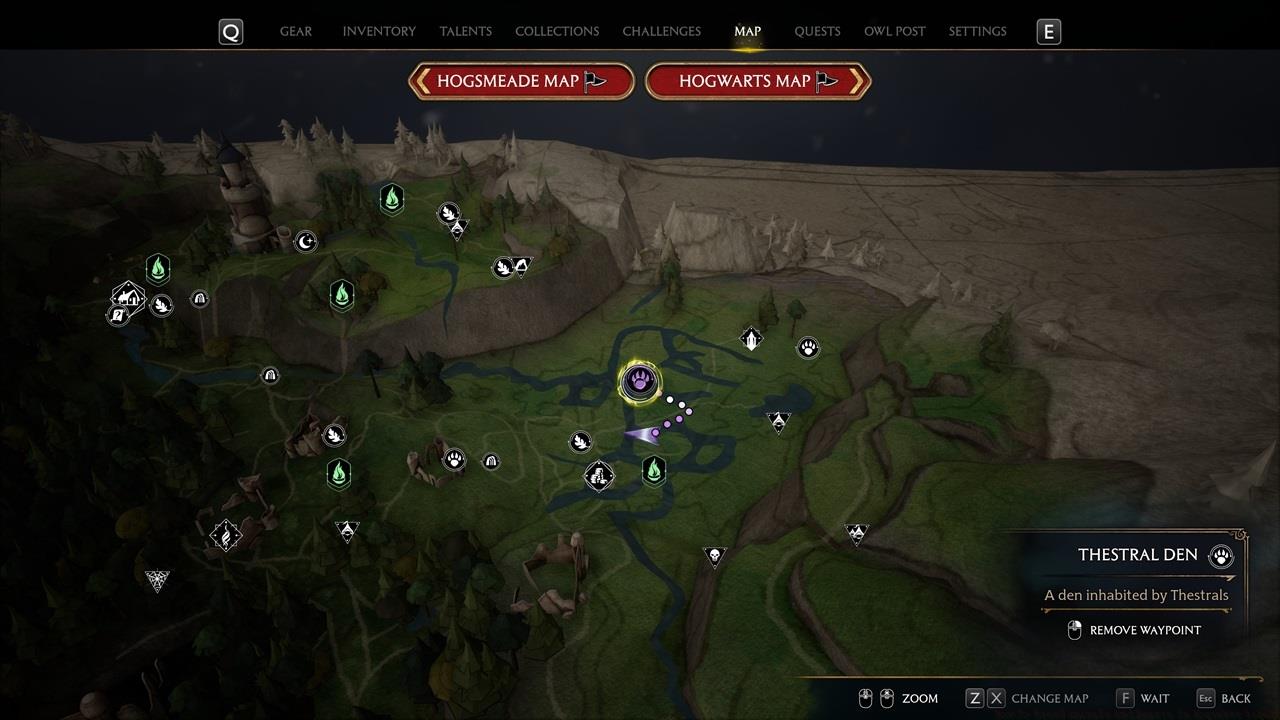
Task: Switch to the Quests tab
Action: 817,31
